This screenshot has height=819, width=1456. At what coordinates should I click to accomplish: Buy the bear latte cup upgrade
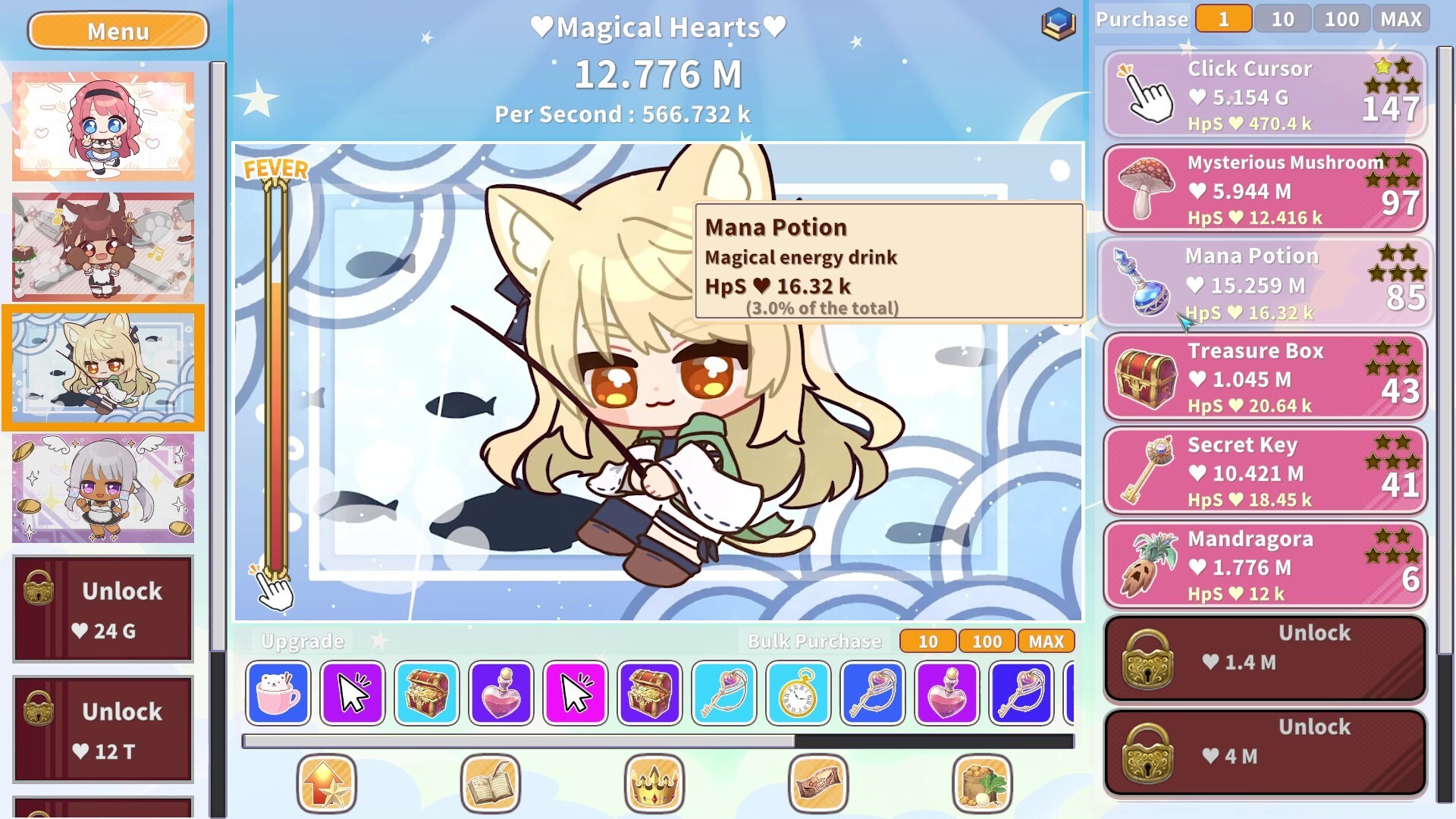click(x=278, y=692)
